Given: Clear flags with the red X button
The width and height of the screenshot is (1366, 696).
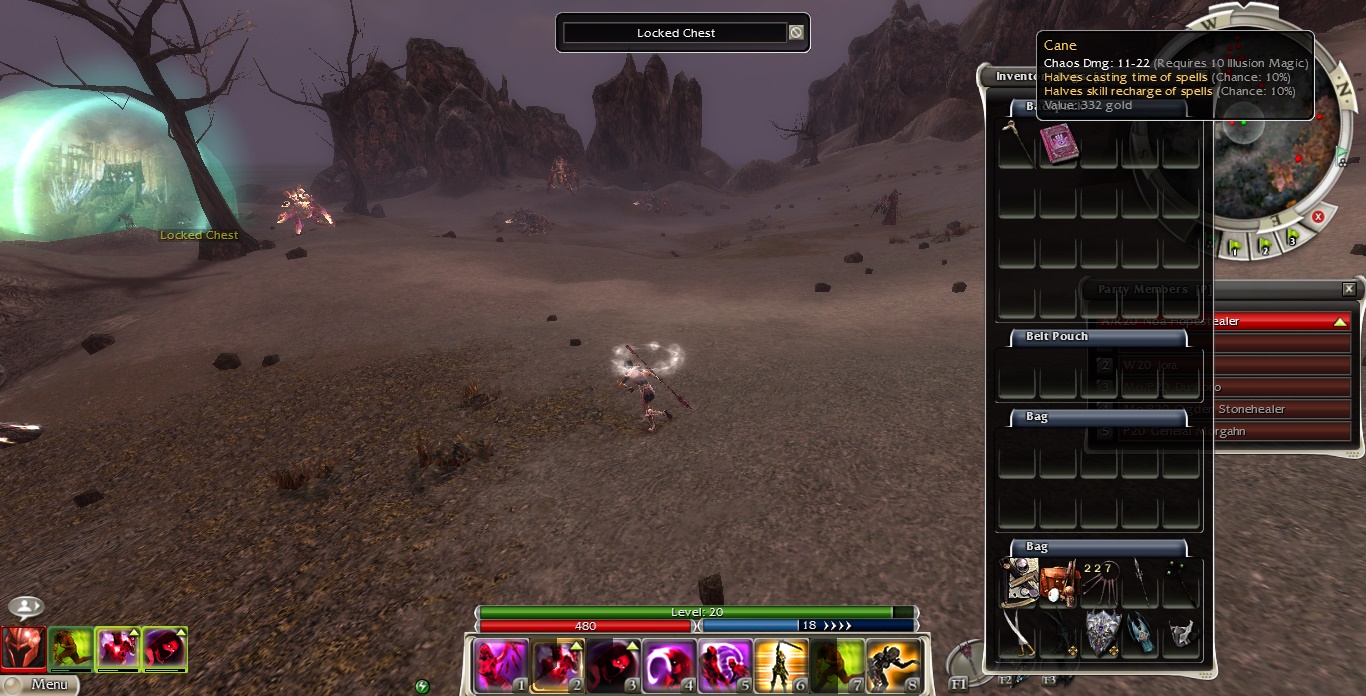Looking at the screenshot, I should 1318,217.
